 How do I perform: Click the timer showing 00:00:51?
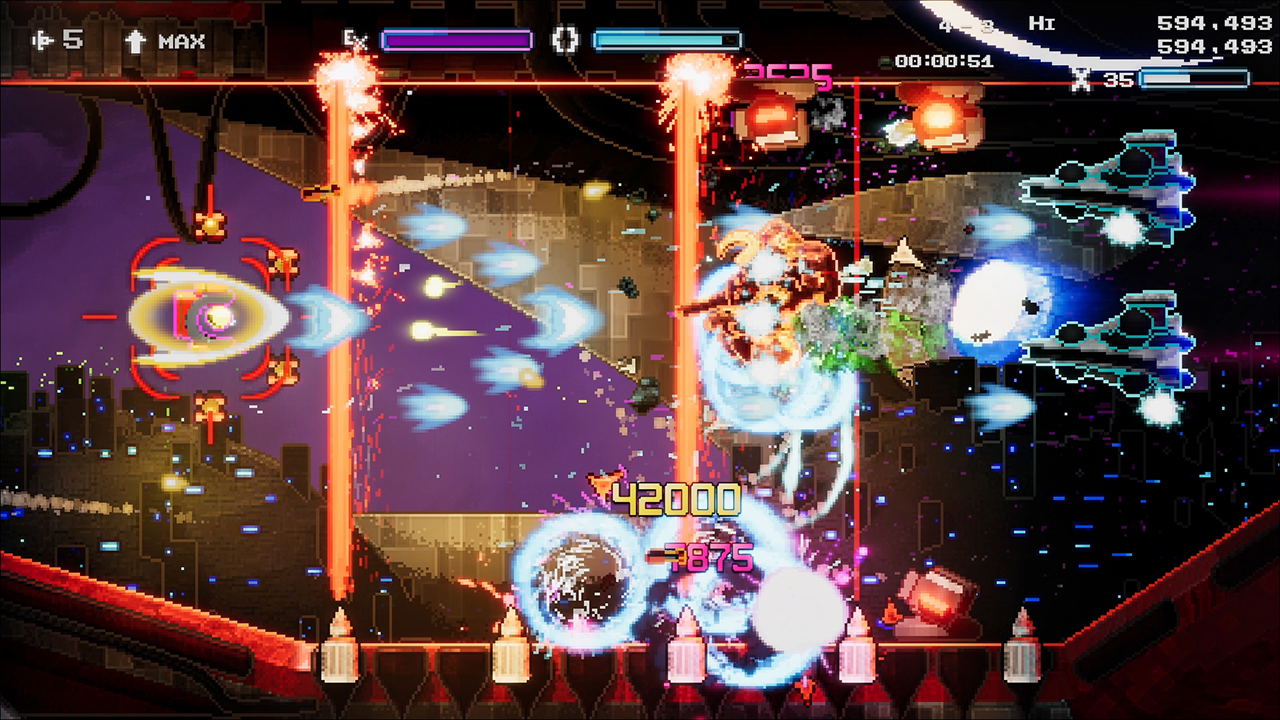point(942,58)
